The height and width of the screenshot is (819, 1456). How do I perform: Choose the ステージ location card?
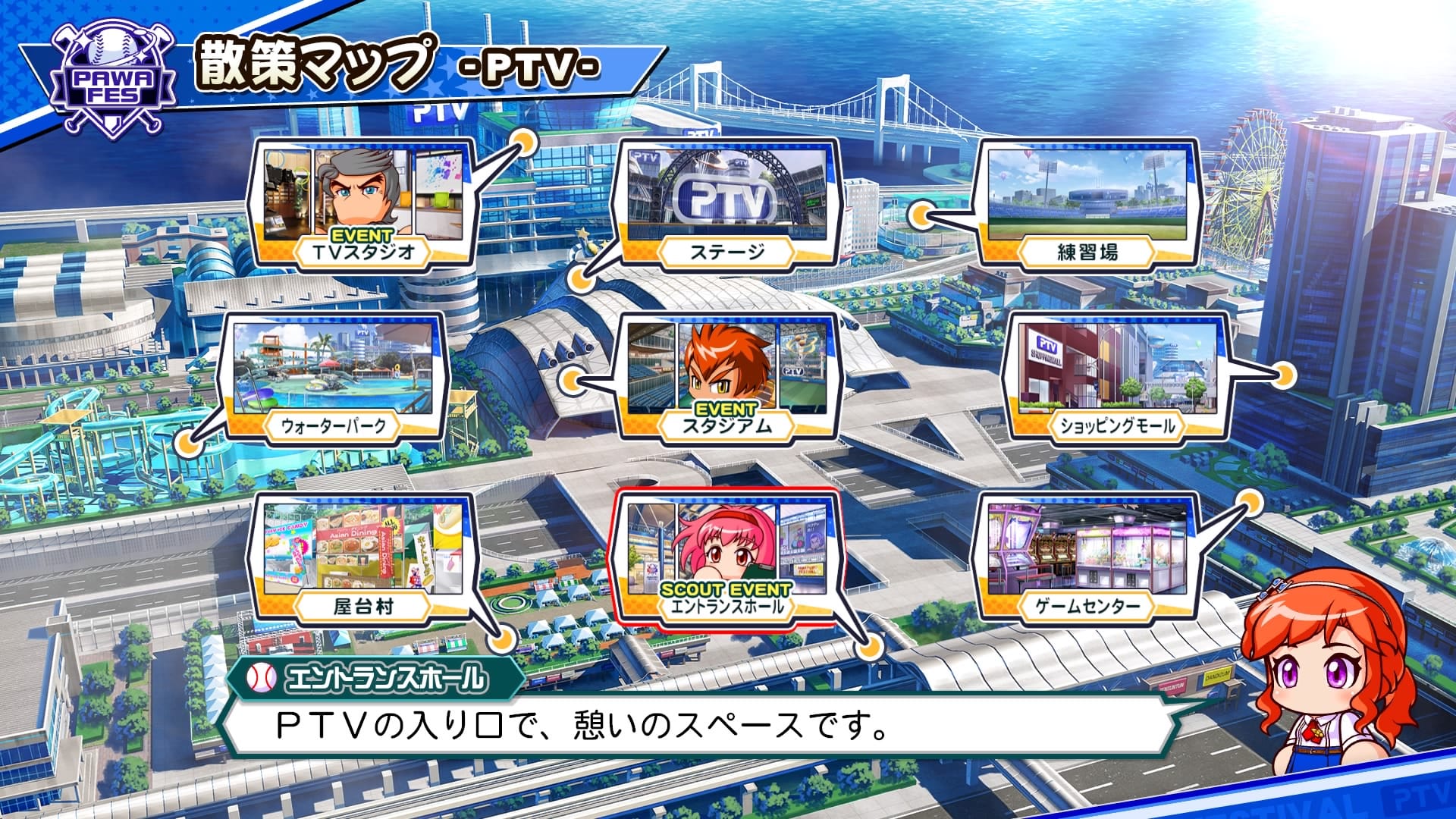[x=726, y=203]
